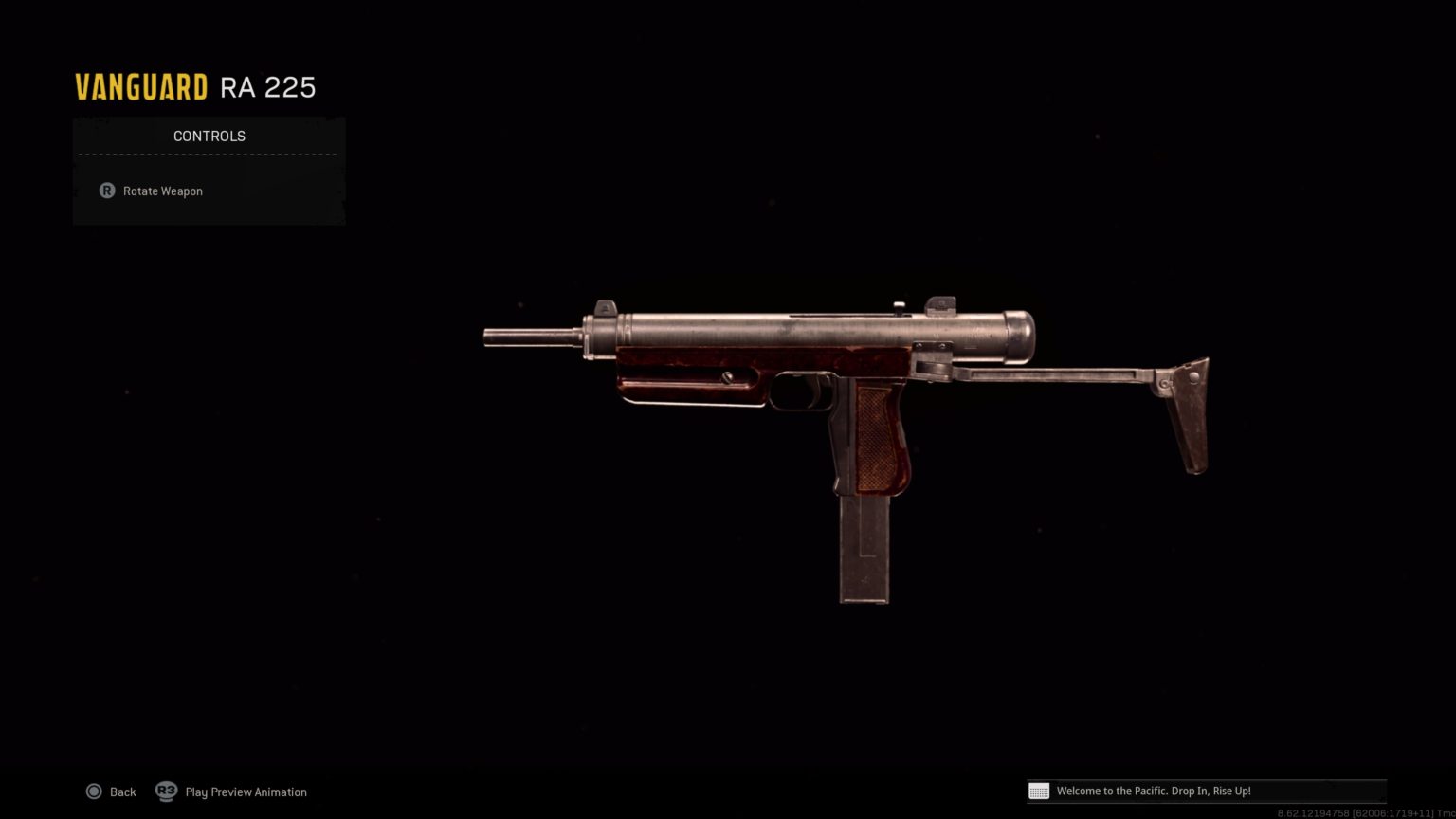The height and width of the screenshot is (819, 1456).
Task: Toggle weapon rotation with Rotate Weapon control
Action: tap(162, 191)
